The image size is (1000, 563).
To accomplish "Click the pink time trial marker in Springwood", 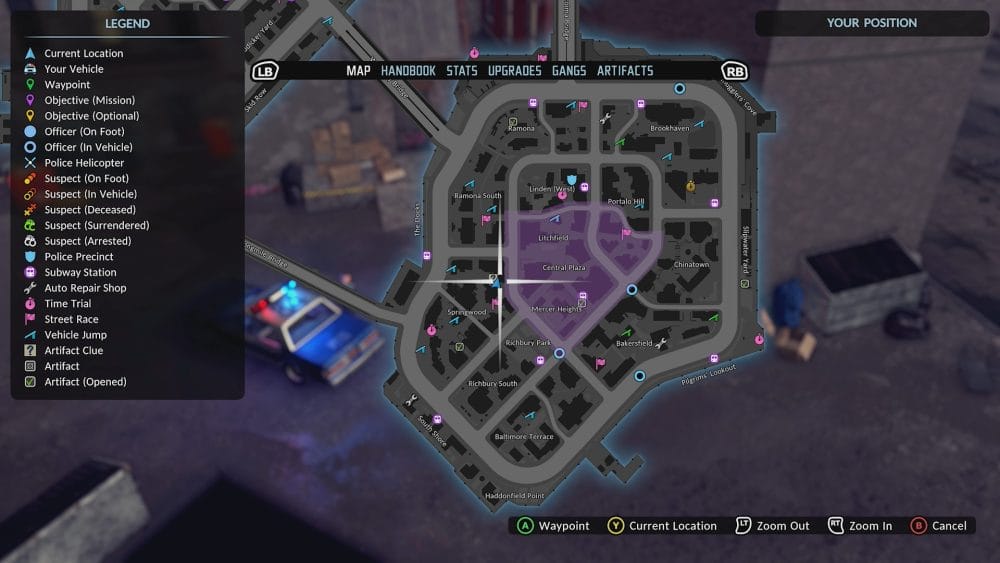I will tap(431, 329).
